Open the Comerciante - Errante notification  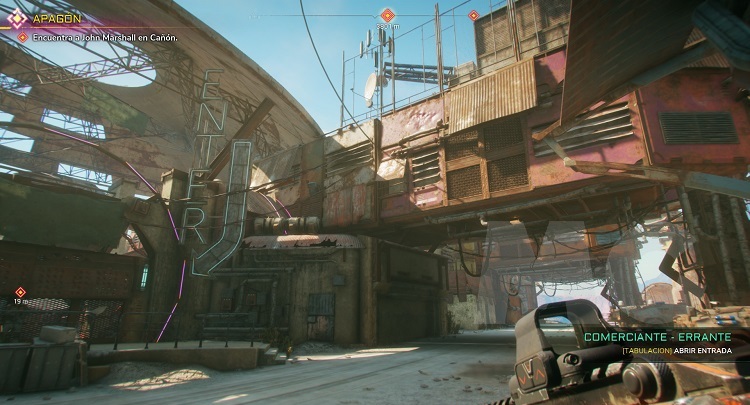click(657, 338)
